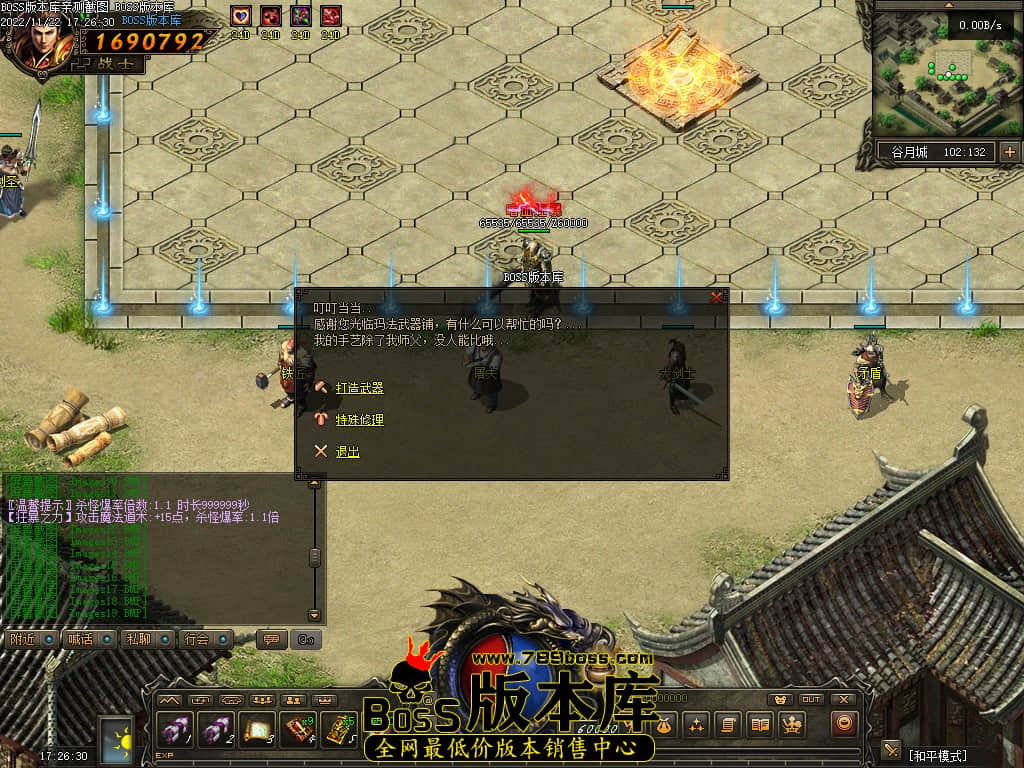1024x768 pixels.
Task: Toggle the 和平模式 attack mode
Action: pos(937,755)
